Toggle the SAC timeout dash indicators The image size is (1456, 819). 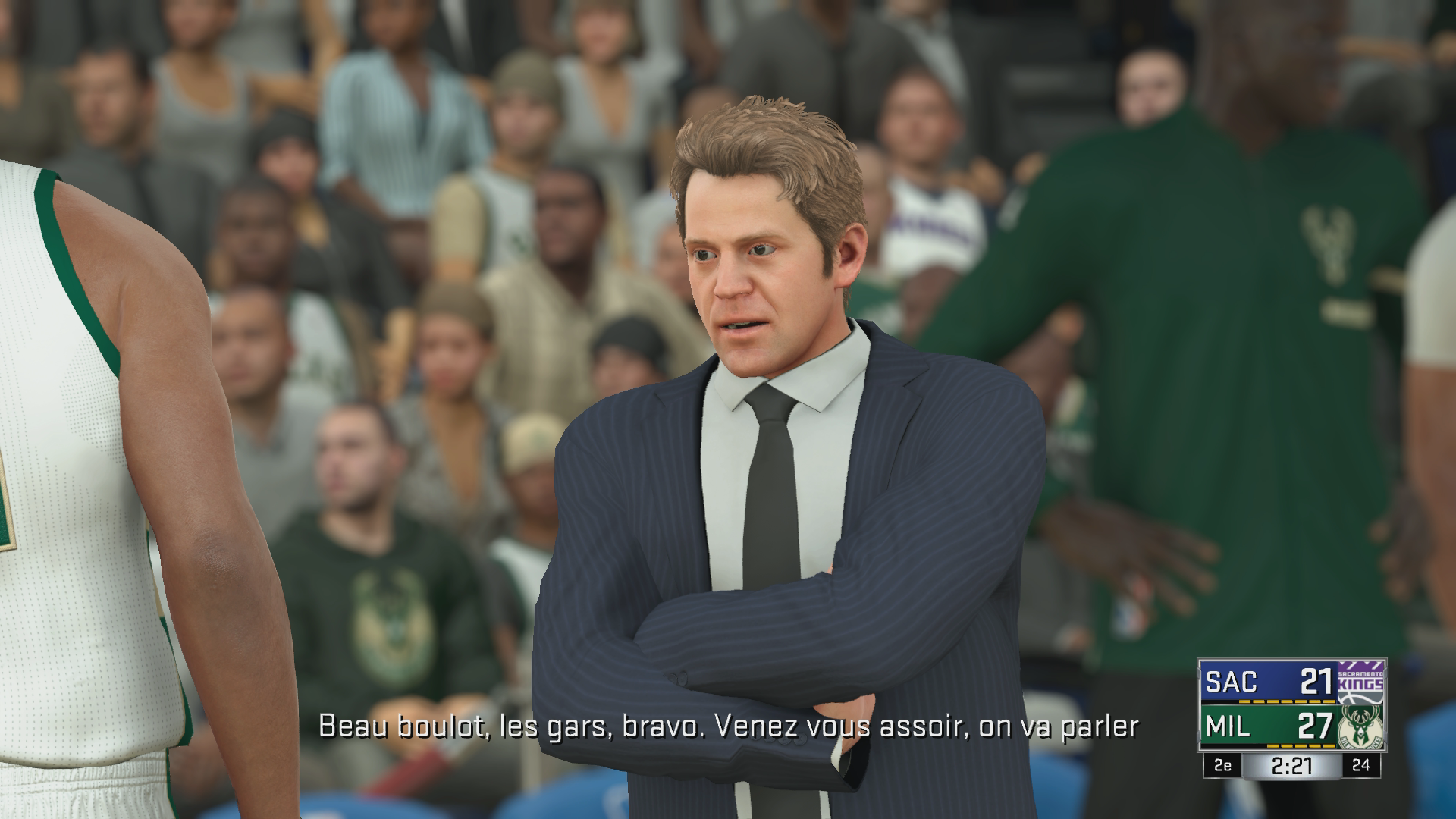1286,701
